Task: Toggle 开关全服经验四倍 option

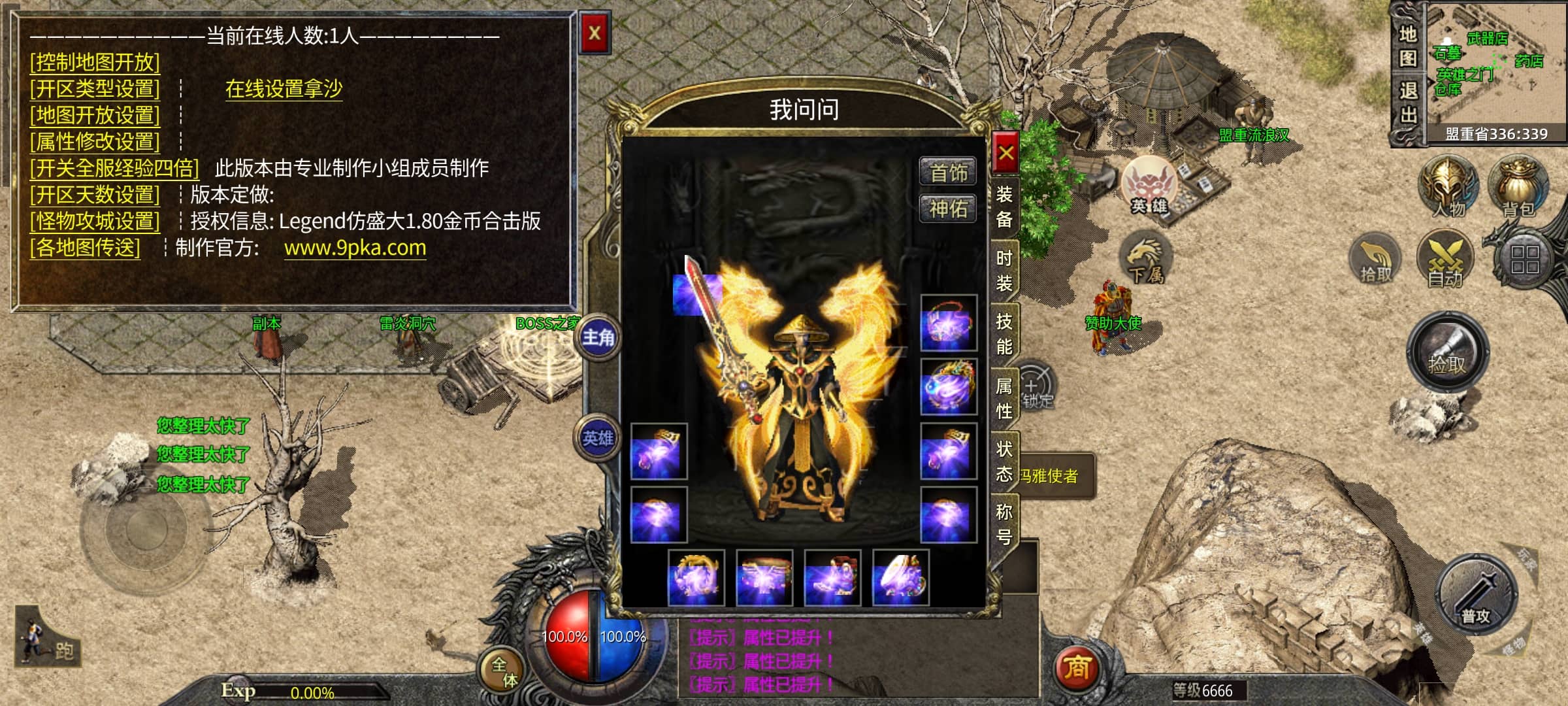Action: coord(114,168)
